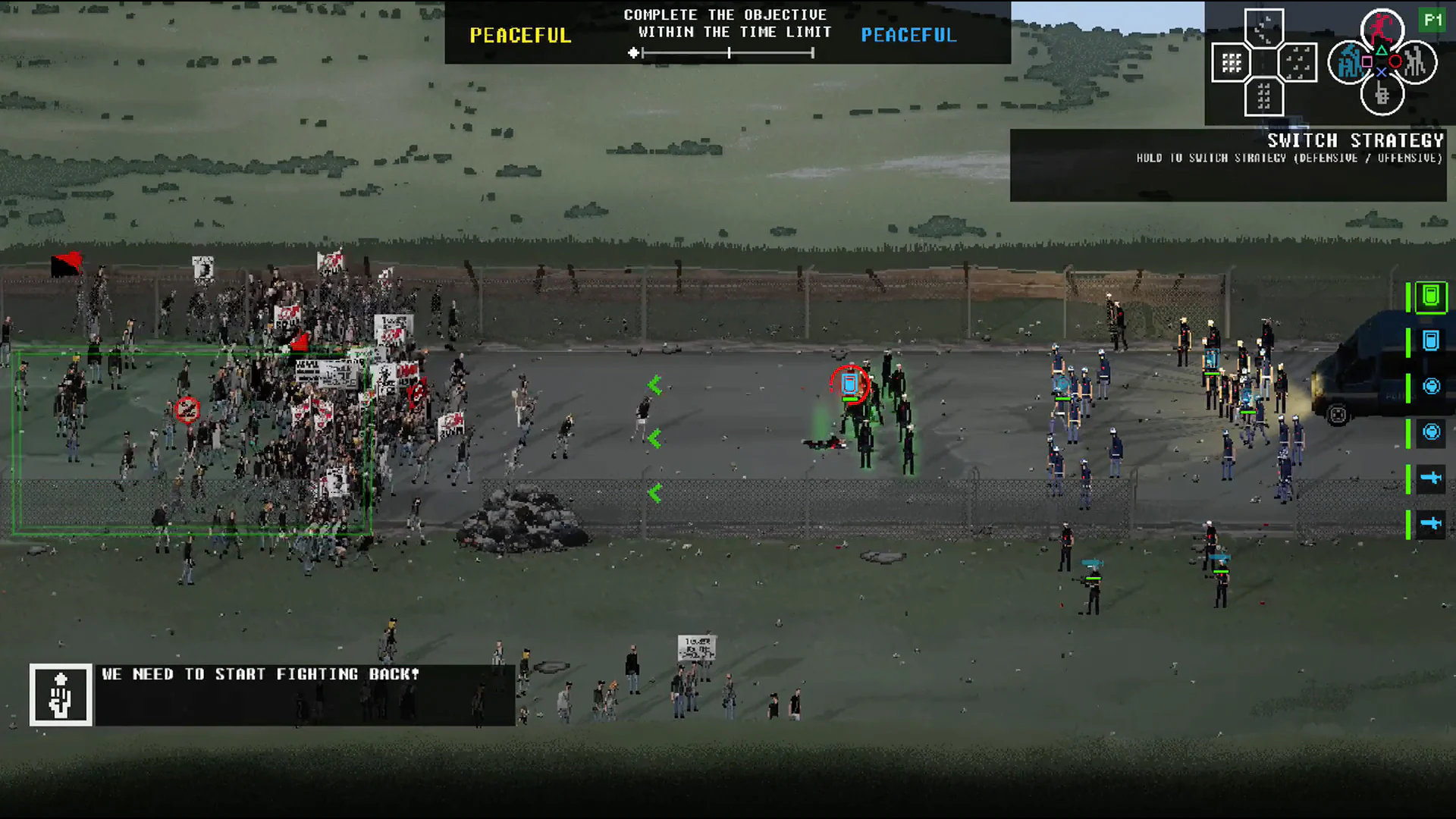
Task: Click the first gas-mask officer squad icon
Action: 1432,387
